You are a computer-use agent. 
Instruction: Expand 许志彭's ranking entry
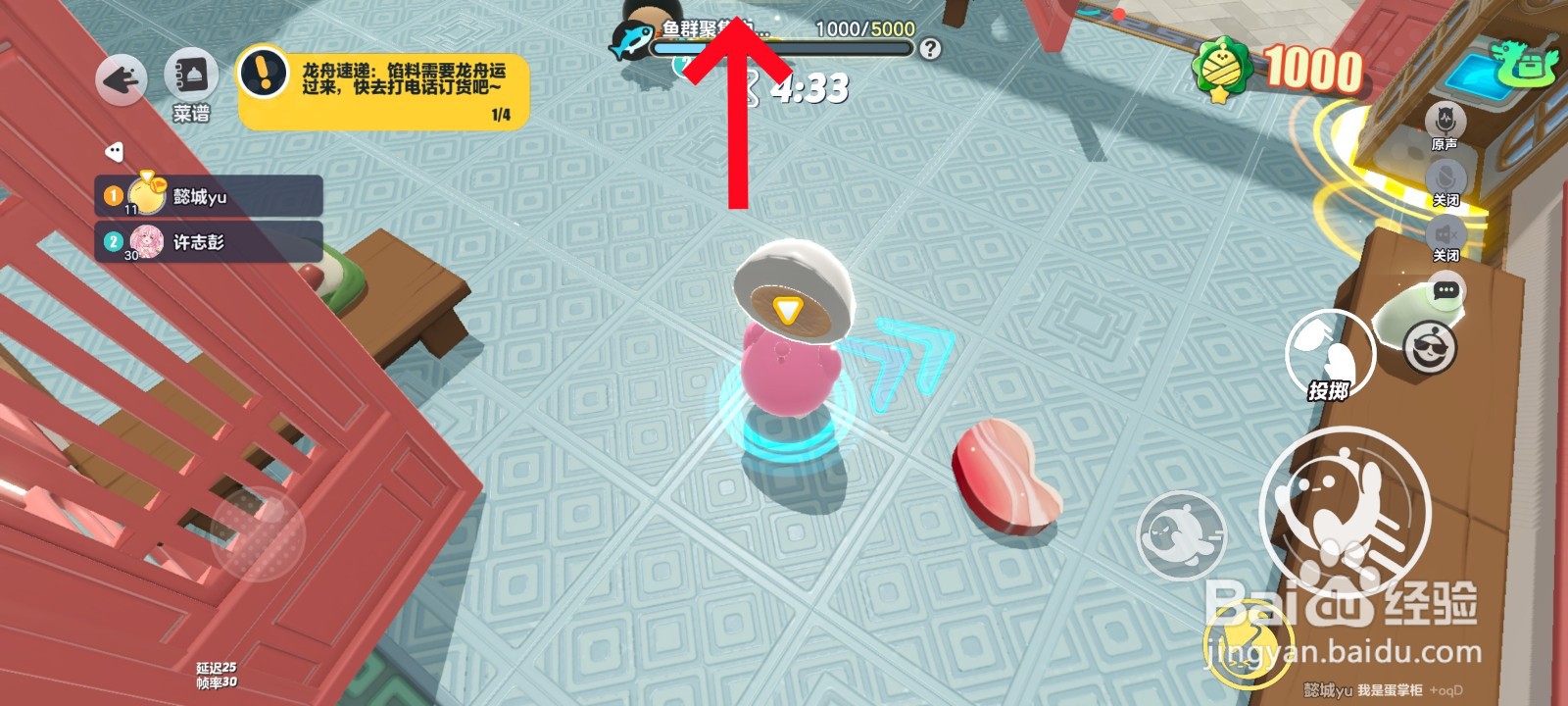[x=206, y=241]
